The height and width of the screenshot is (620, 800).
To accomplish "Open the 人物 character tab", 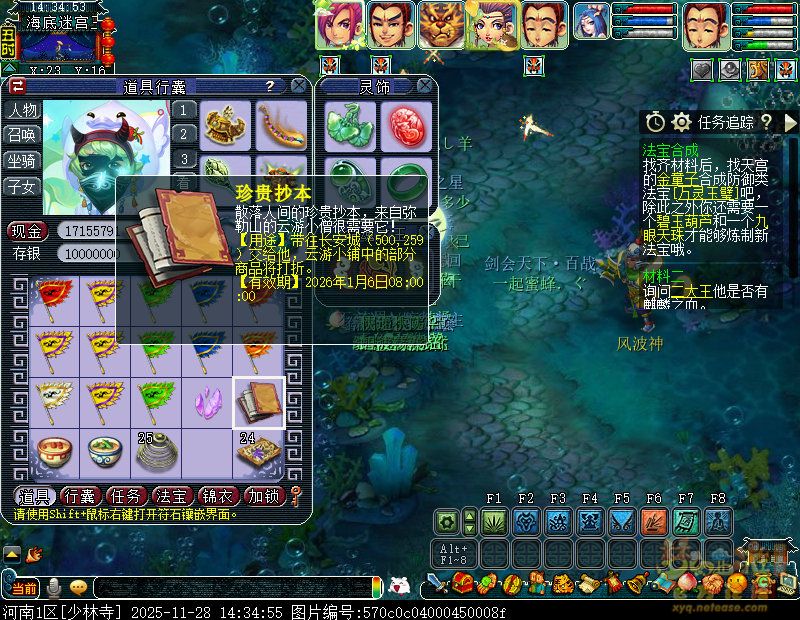I will coord(22,110).
